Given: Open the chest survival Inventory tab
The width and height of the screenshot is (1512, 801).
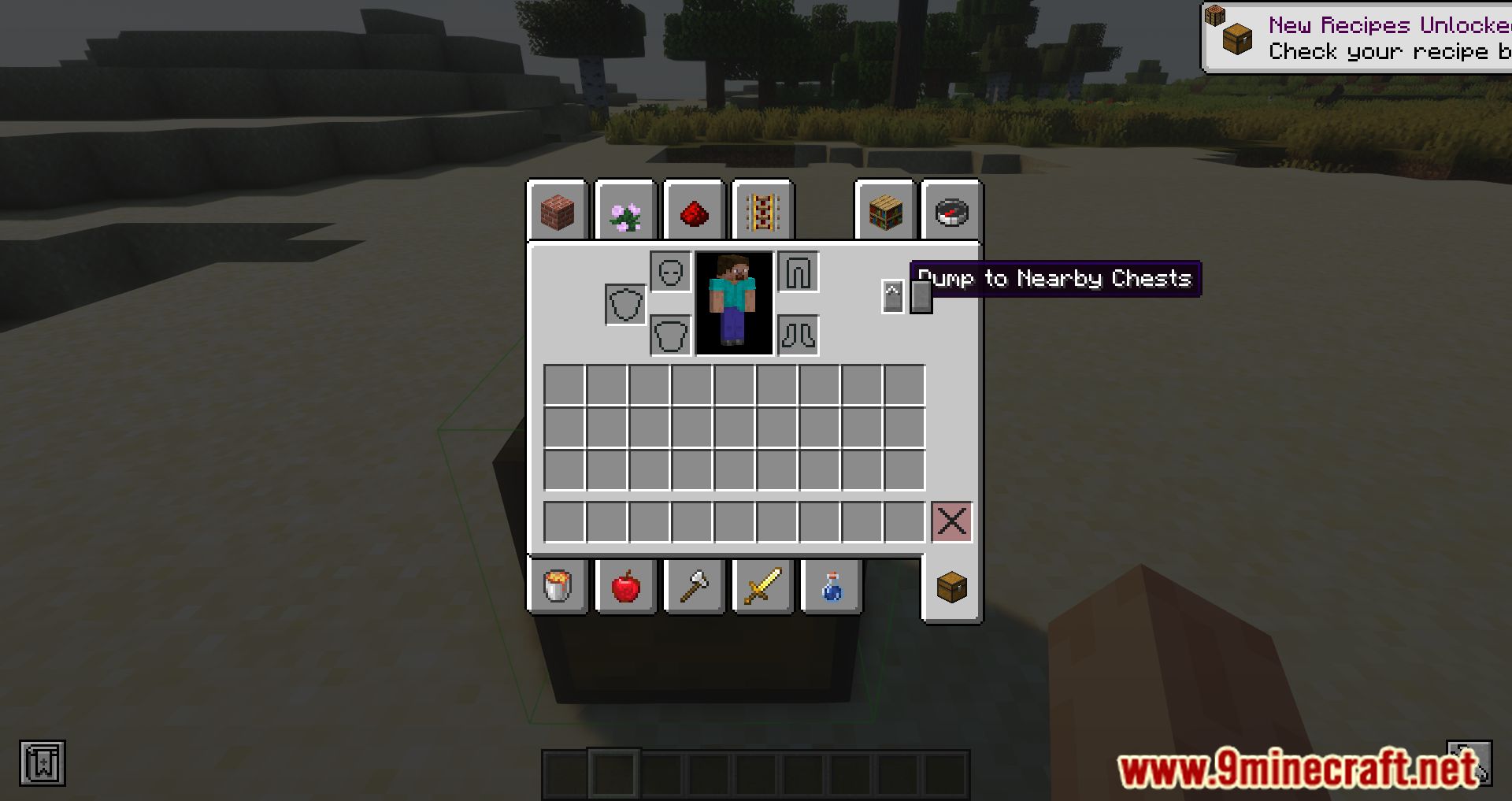Looking at the screenshot, I should pos(951,586).
